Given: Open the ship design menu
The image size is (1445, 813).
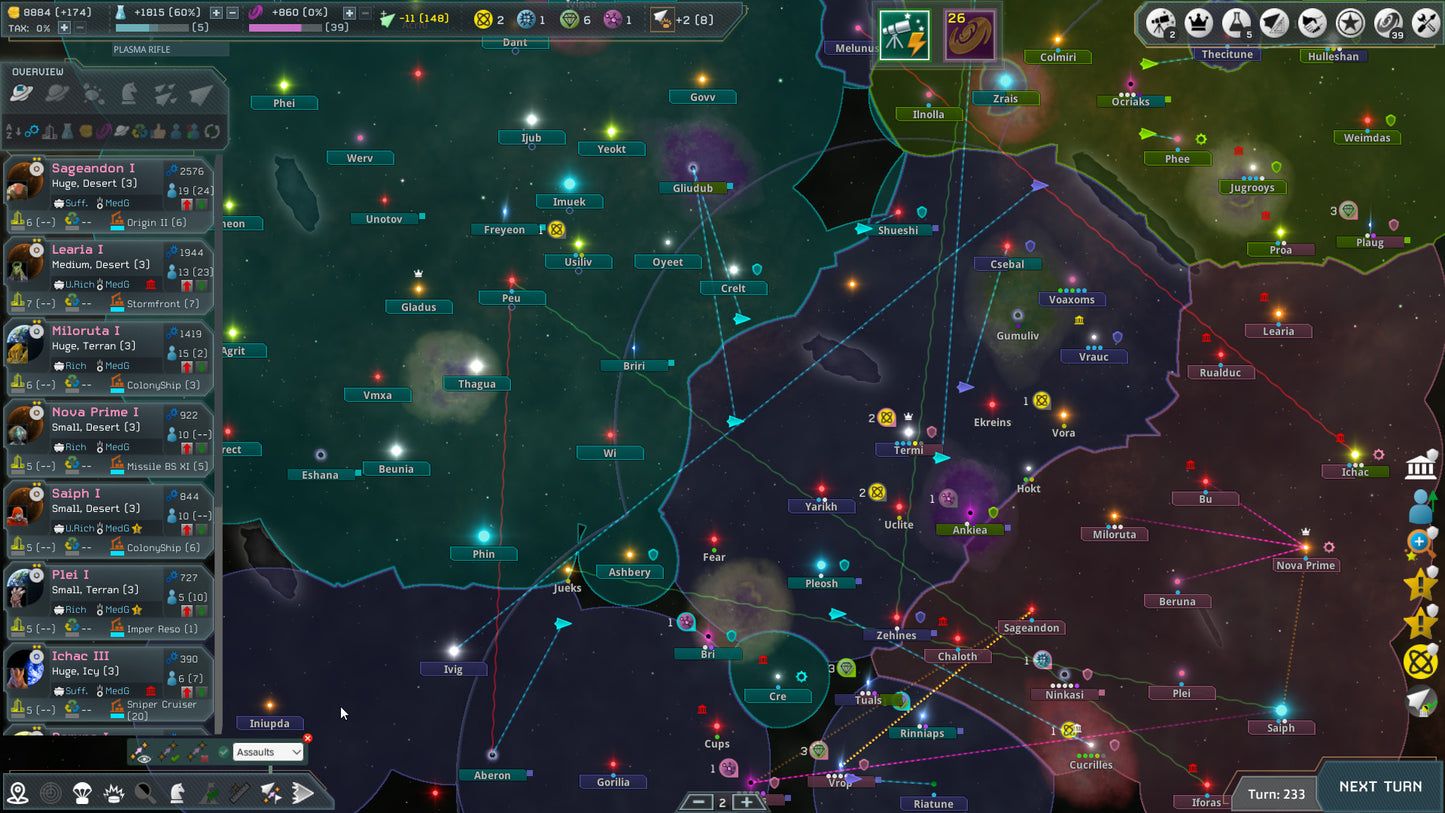Looking at the screenshot, I should pos(1274,22).
